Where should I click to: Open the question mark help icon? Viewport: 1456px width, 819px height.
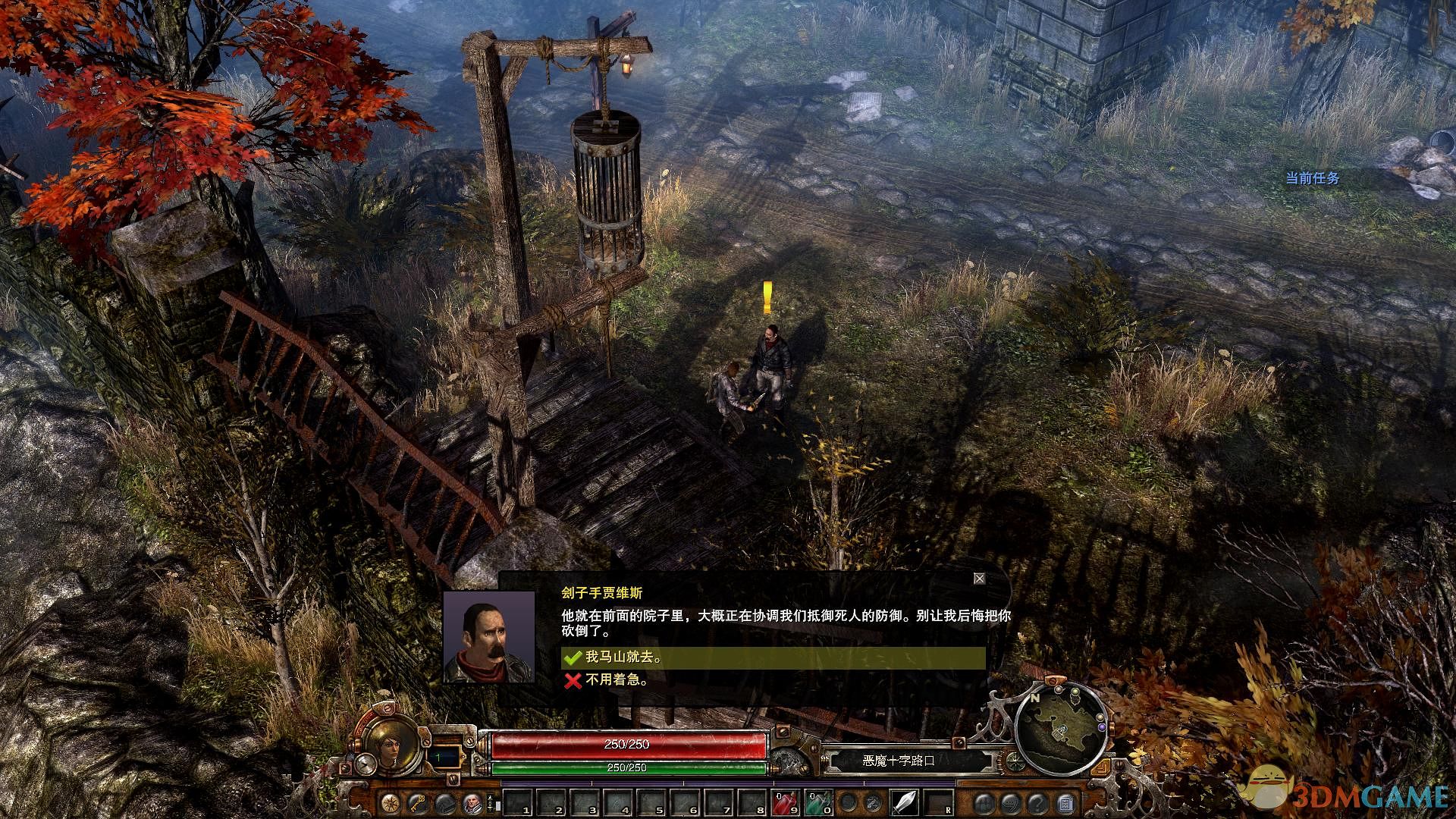coord(1038,802)
